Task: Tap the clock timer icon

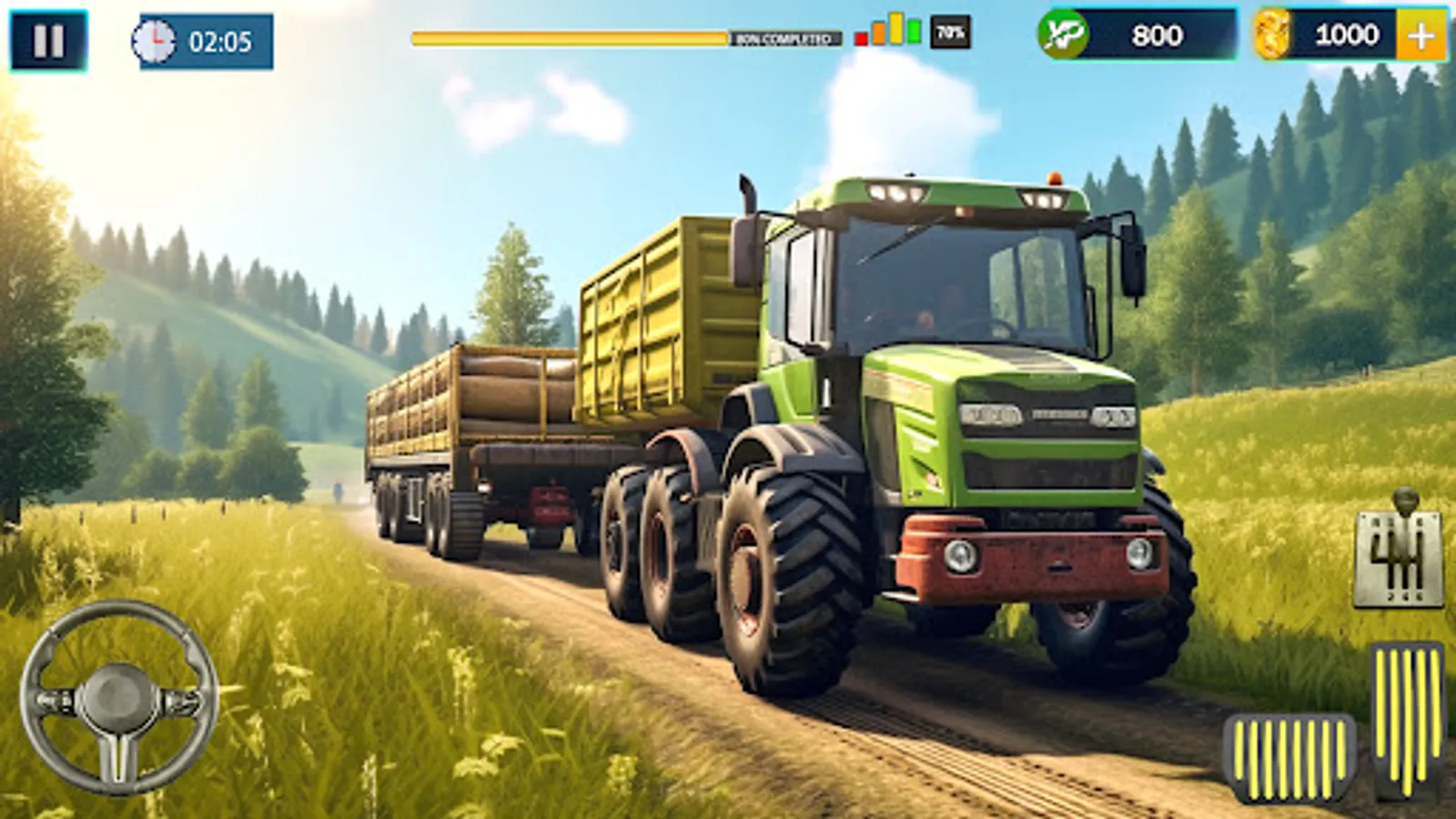Action: [x=157, y=38]
